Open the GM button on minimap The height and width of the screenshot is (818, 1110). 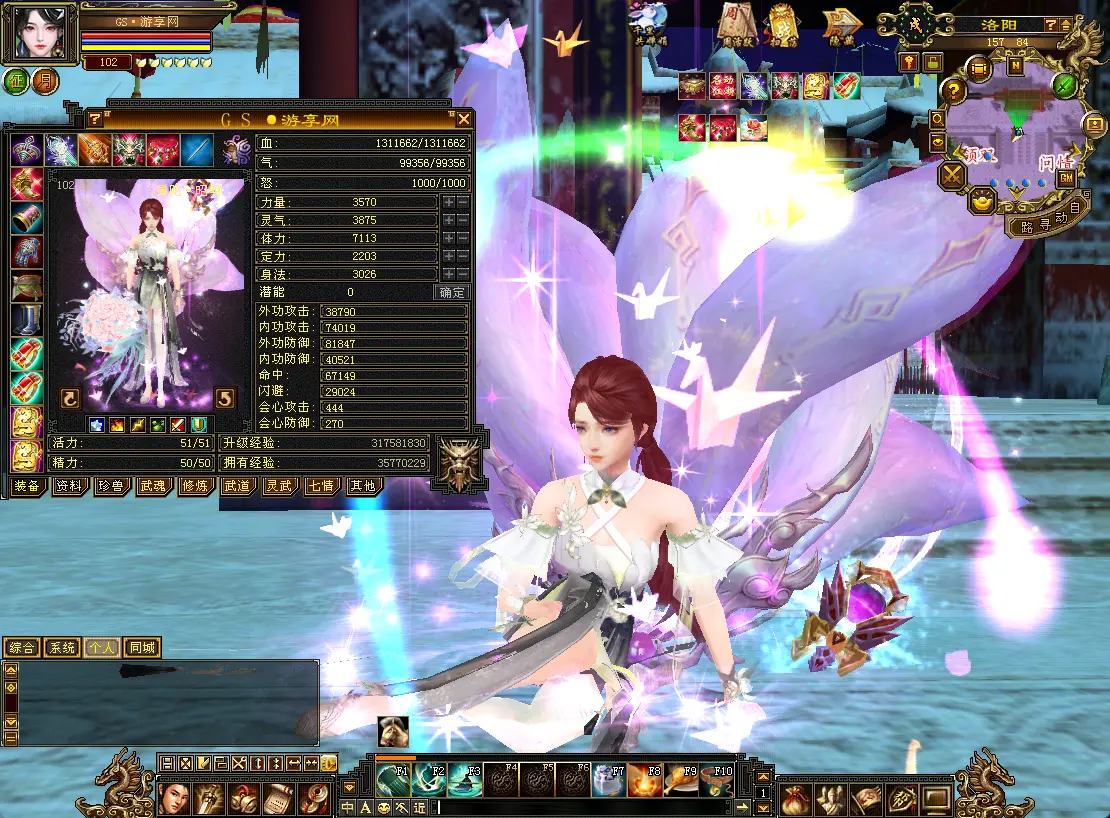coord(1066,177)
